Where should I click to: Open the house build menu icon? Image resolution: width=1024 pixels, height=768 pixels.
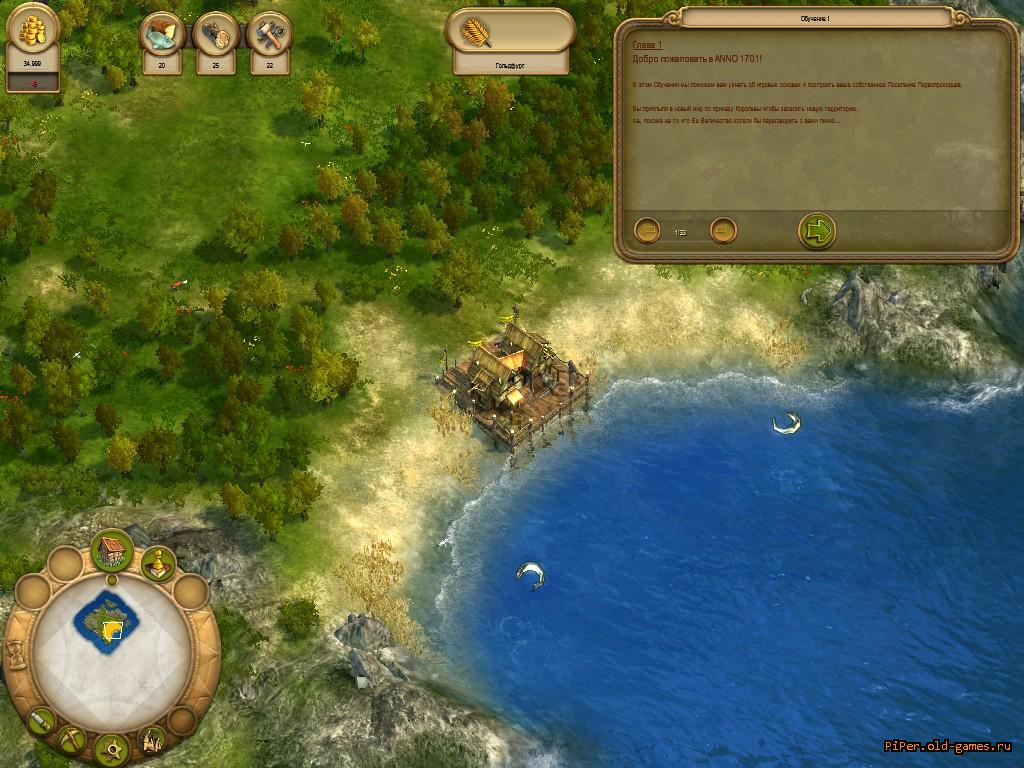(x=113, y=552)
